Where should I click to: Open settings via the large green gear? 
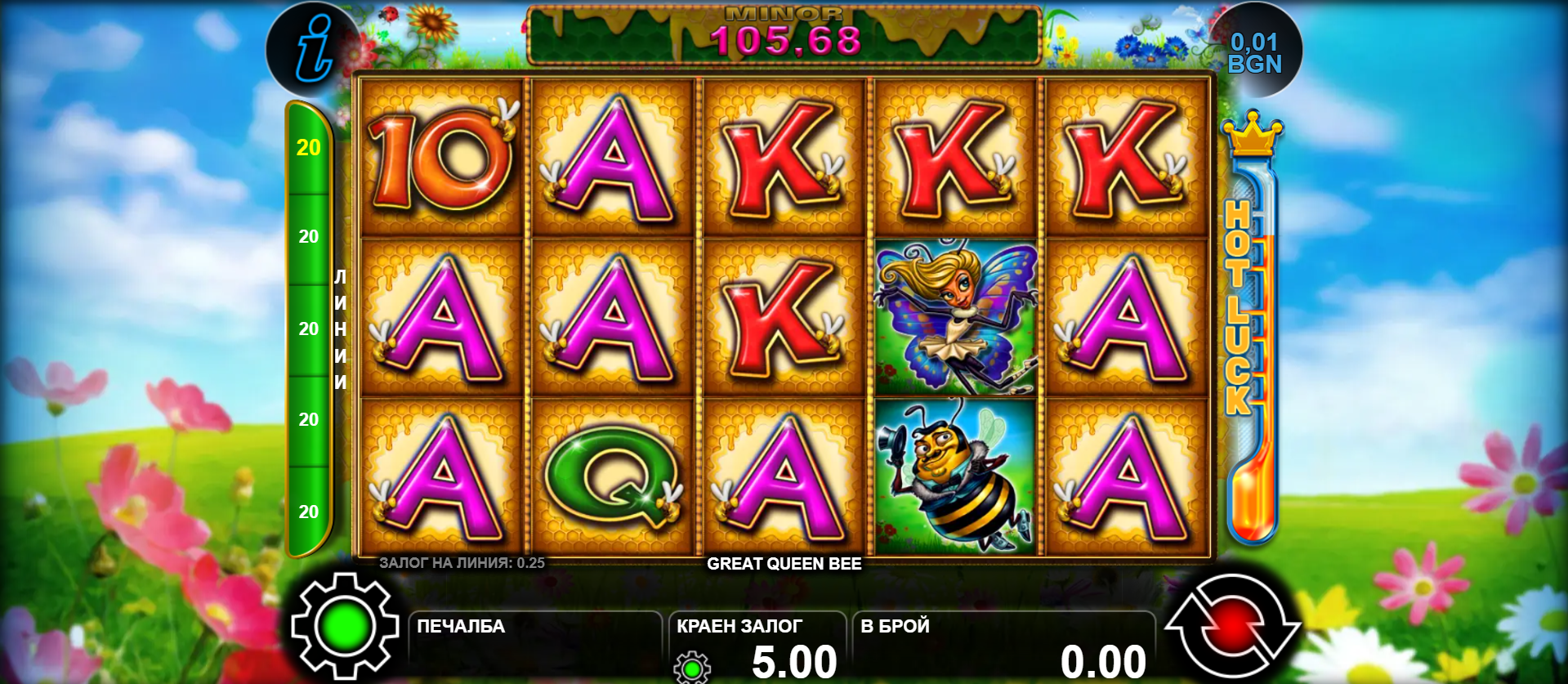[344, 627]
